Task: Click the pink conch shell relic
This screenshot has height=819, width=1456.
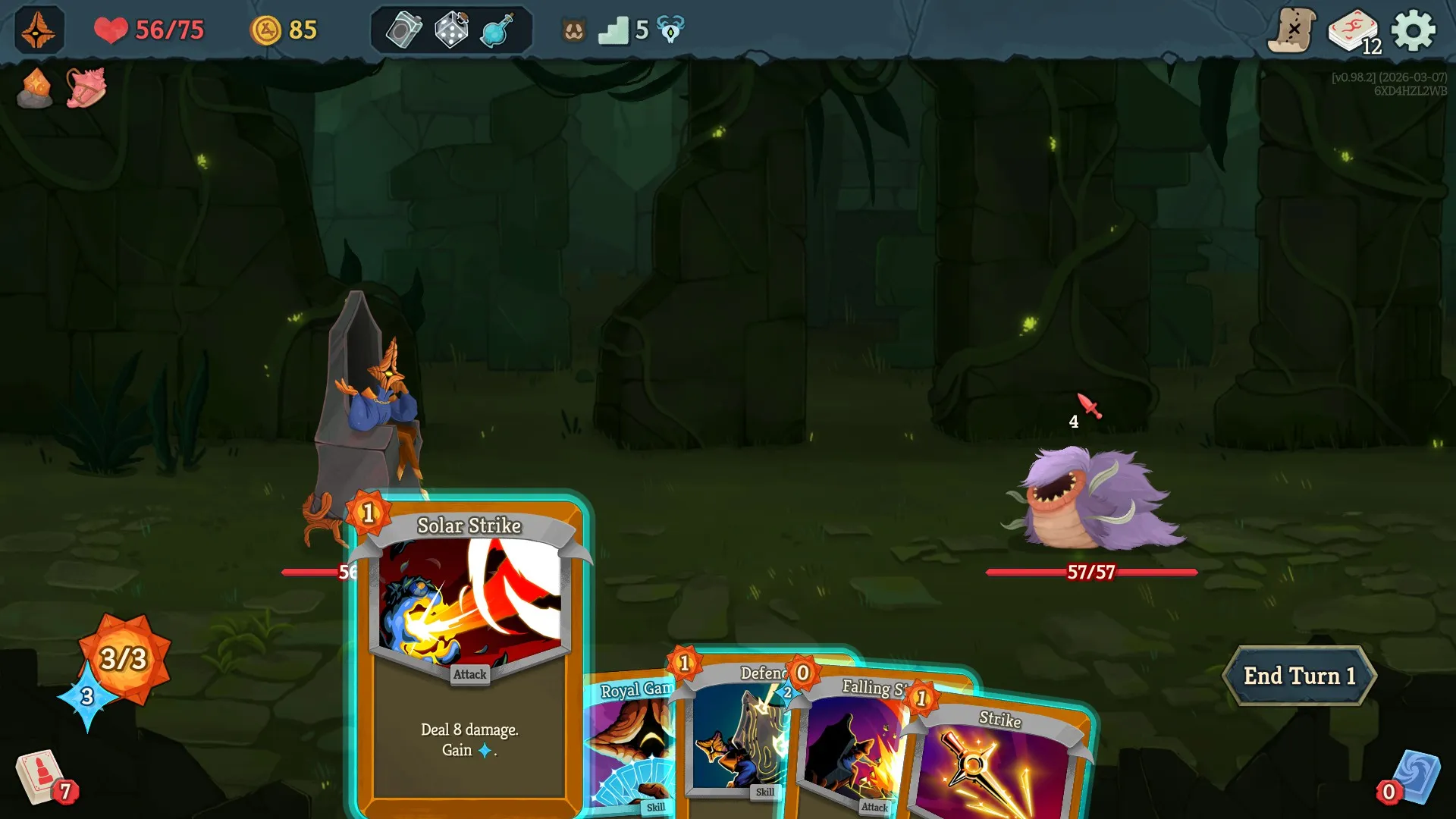Action: [85, 89]
